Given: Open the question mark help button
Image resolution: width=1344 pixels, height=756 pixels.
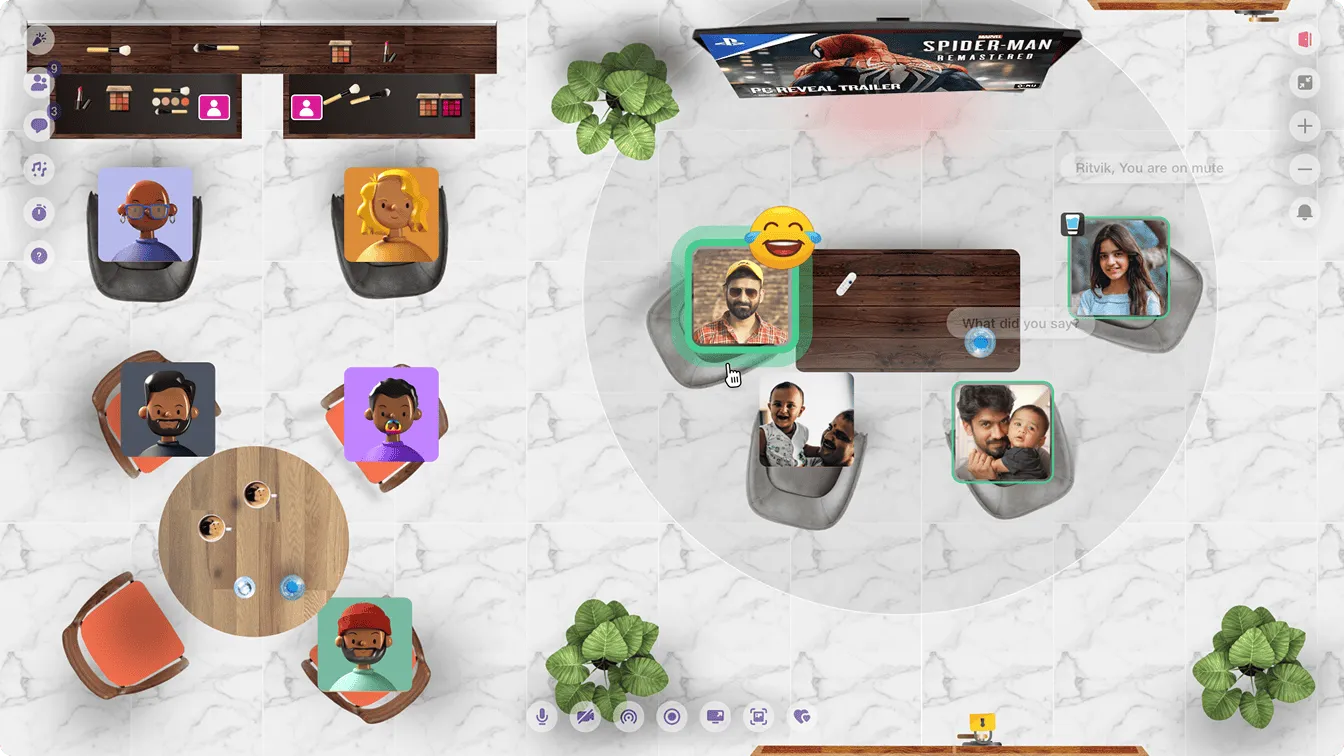Looking at the screenshot, I should [39, 256].
